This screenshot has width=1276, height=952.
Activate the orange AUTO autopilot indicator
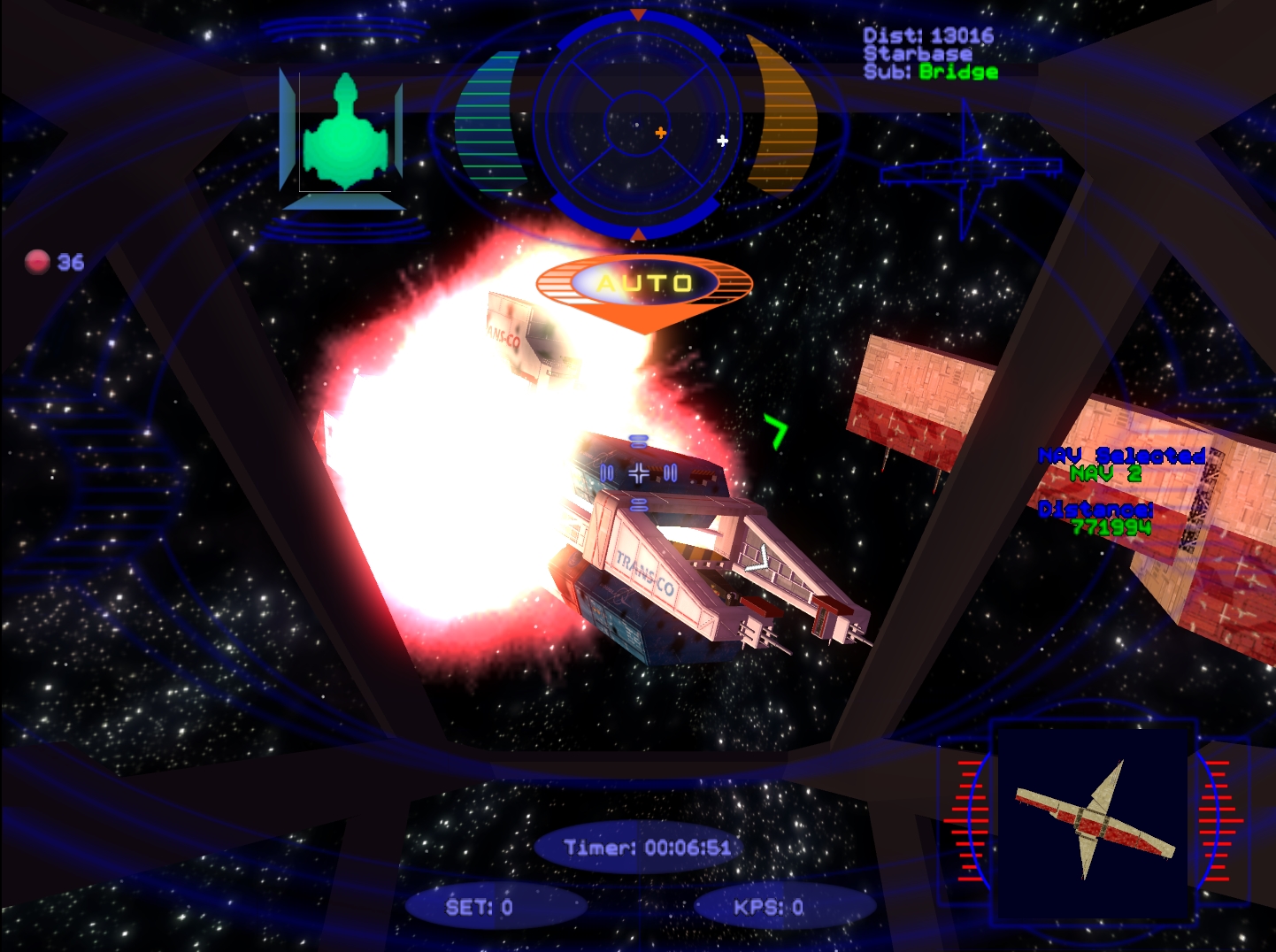(x=643, y=284)
